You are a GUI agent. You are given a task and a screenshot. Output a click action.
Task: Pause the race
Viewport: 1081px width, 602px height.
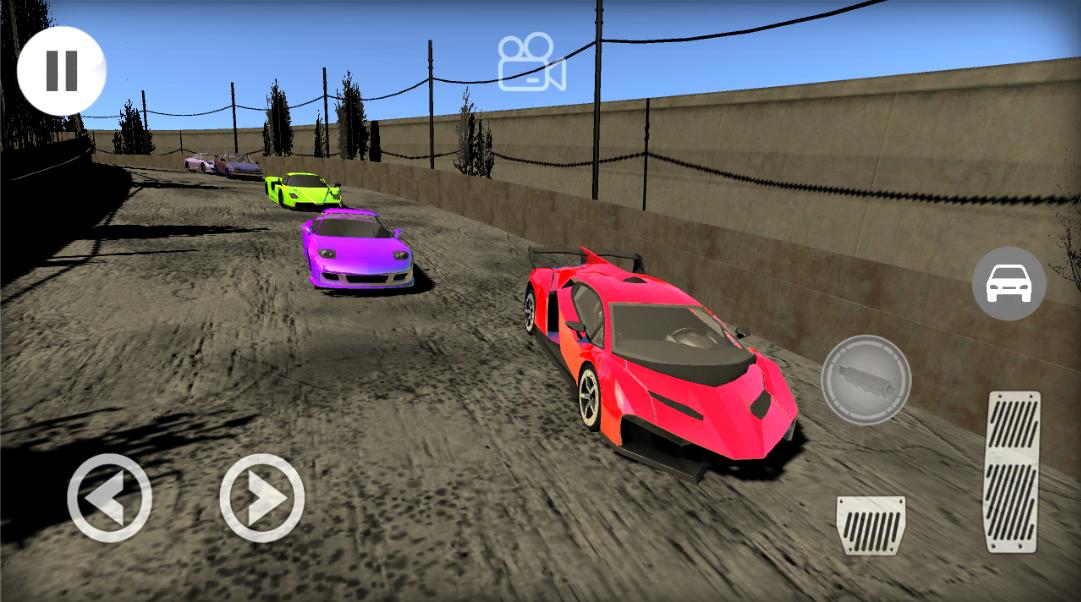coord(61,71)
